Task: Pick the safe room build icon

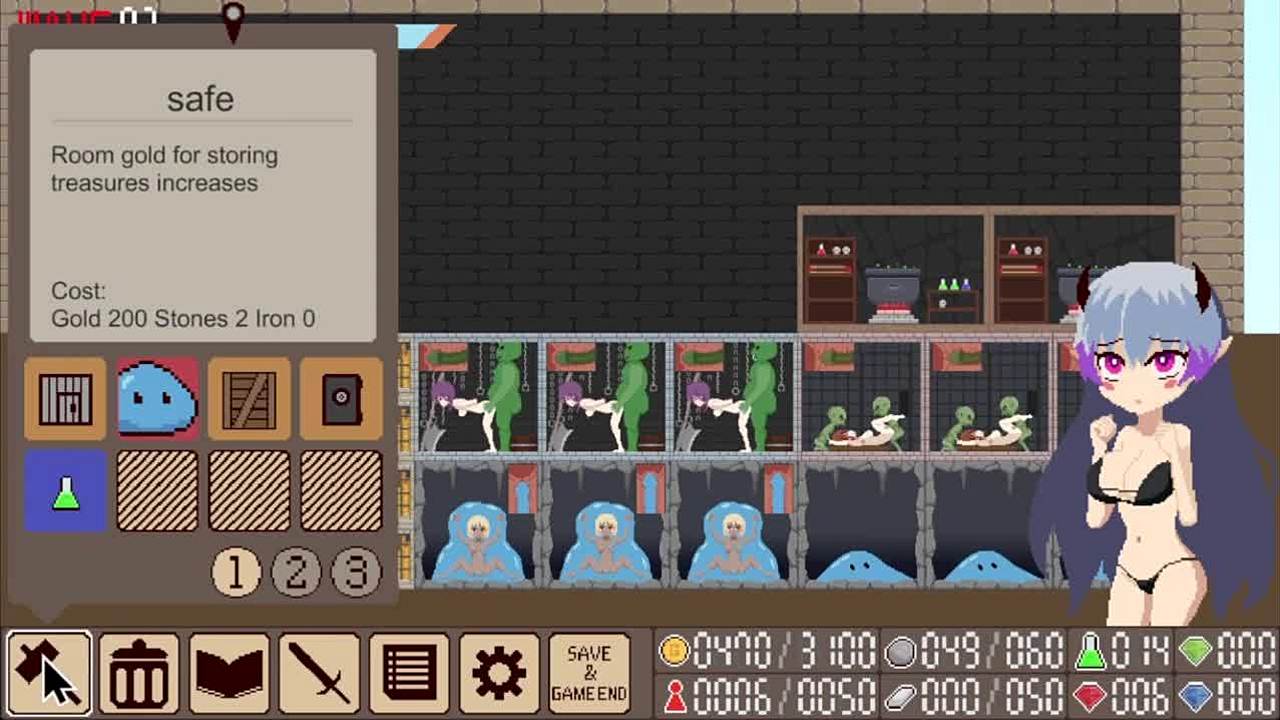Action: pyautogui.click(x=341, y=398)
